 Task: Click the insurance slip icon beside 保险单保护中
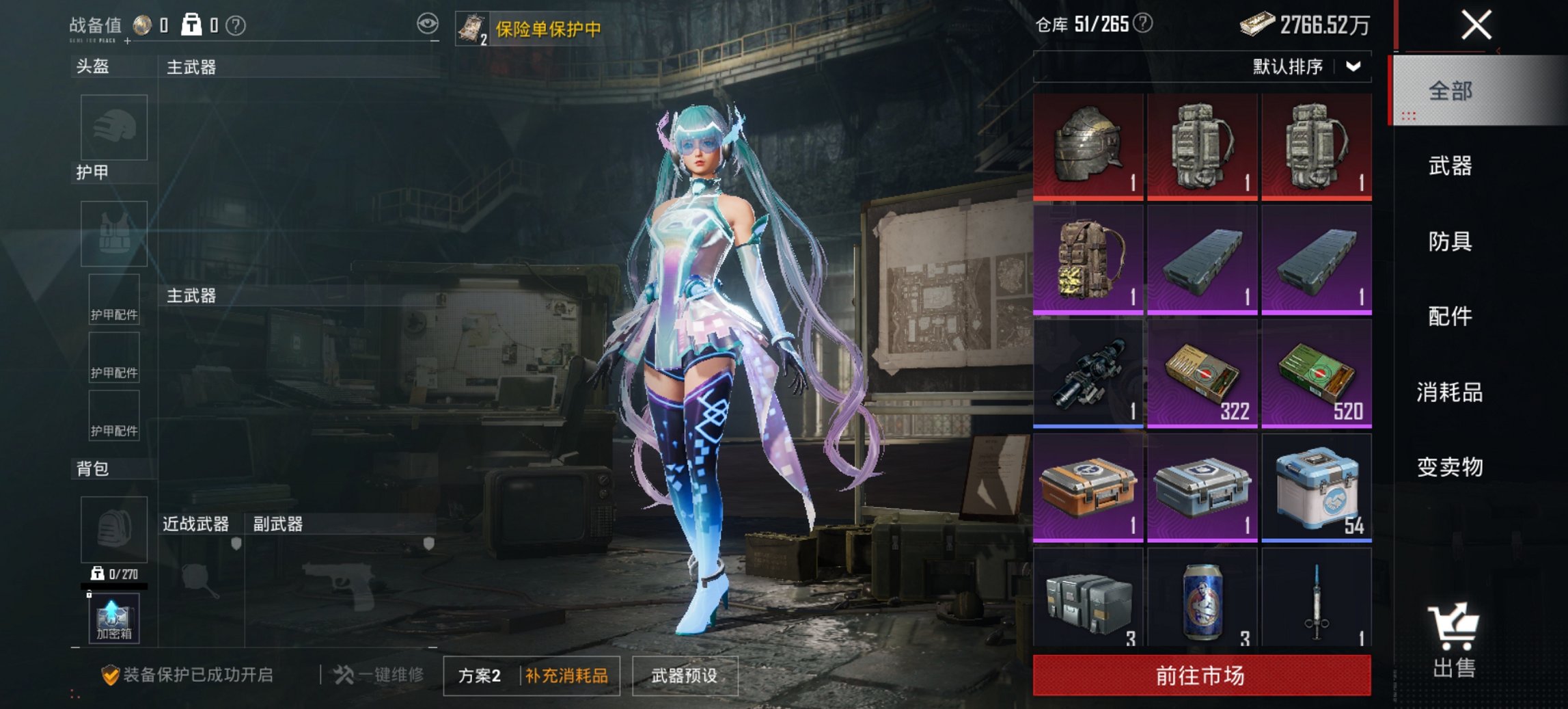(x=473, y=27)
